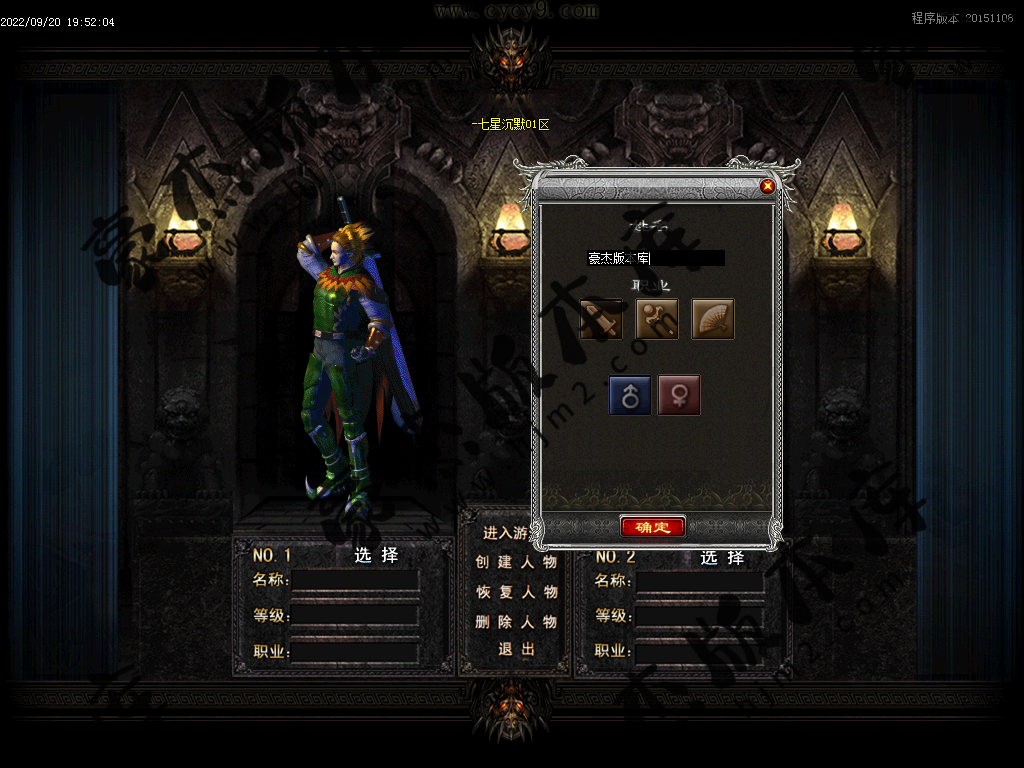Select the male gender symbol
Image resolution: width=1024 pixels, height=768 pixels.
[x=630, y=395]
